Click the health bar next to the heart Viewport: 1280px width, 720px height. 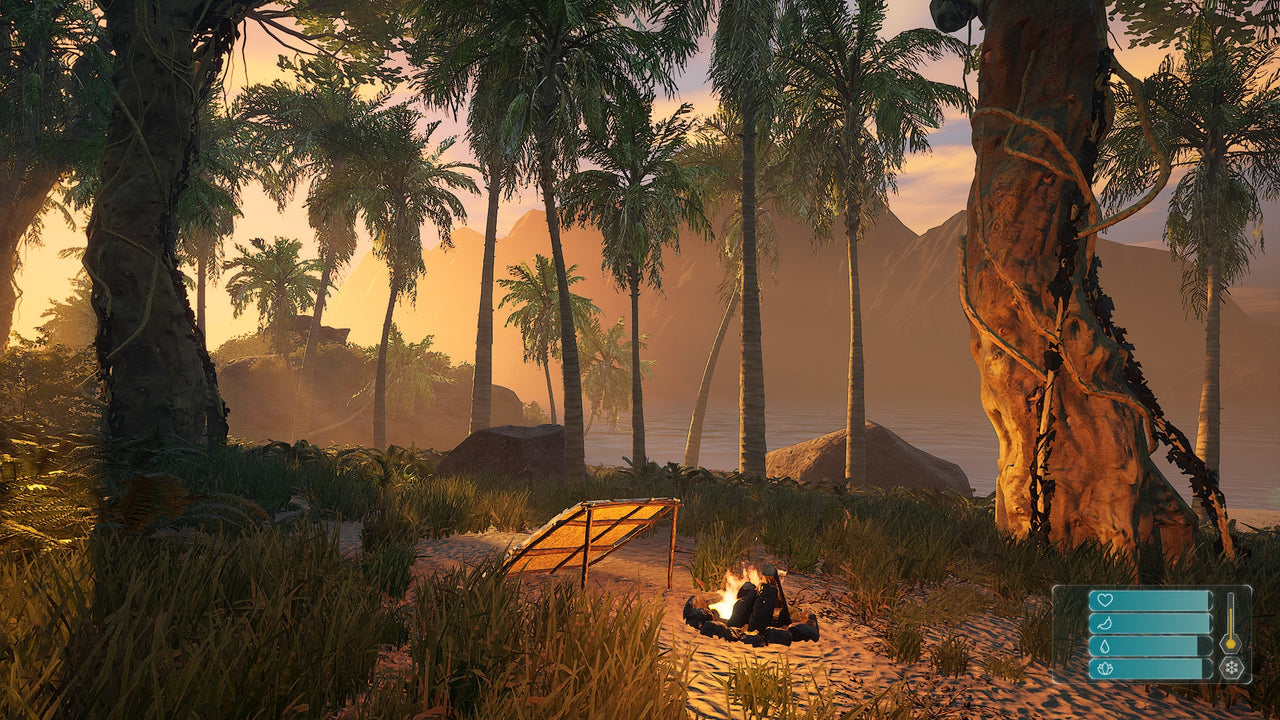pyautogui.click(x=1157, y=600)
